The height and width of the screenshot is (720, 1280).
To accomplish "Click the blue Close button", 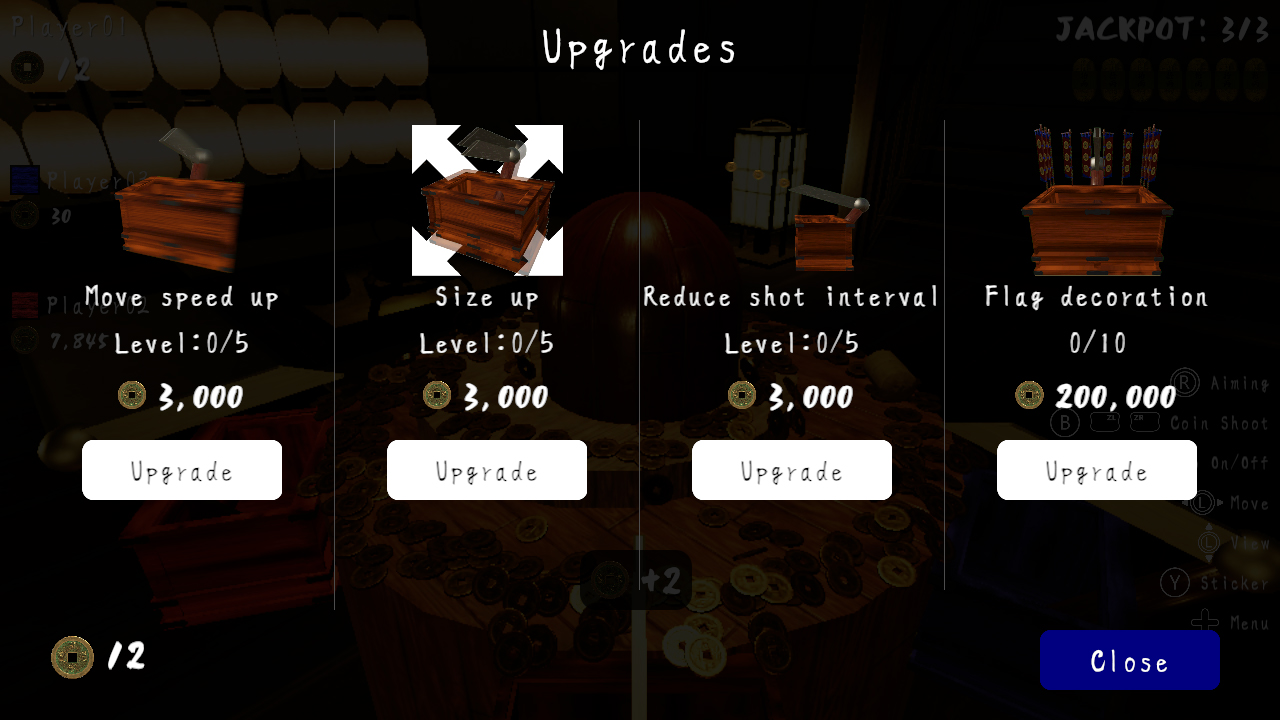I will (x=1129, y=660).
